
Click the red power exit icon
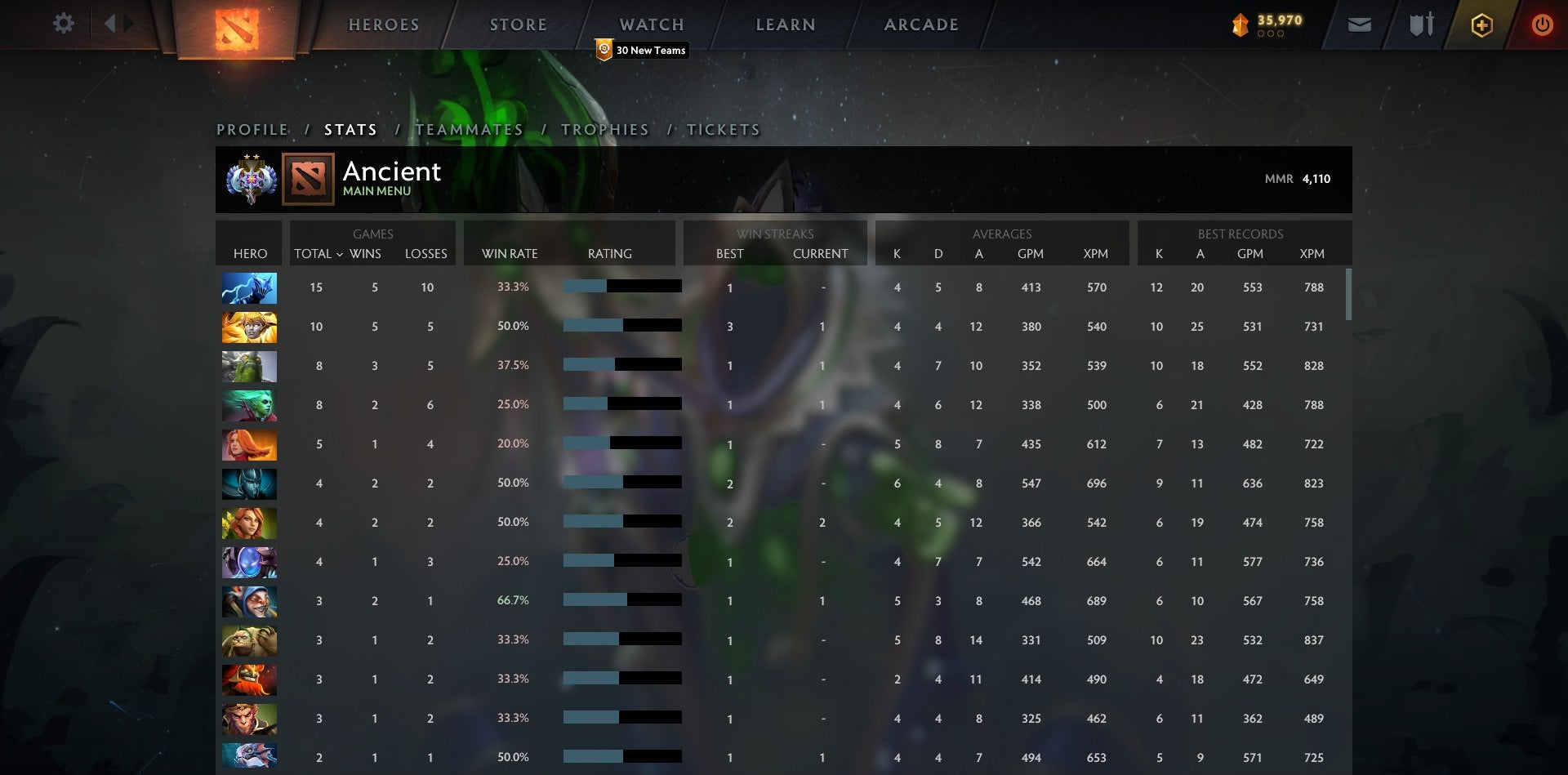[x=1543, y=25]
